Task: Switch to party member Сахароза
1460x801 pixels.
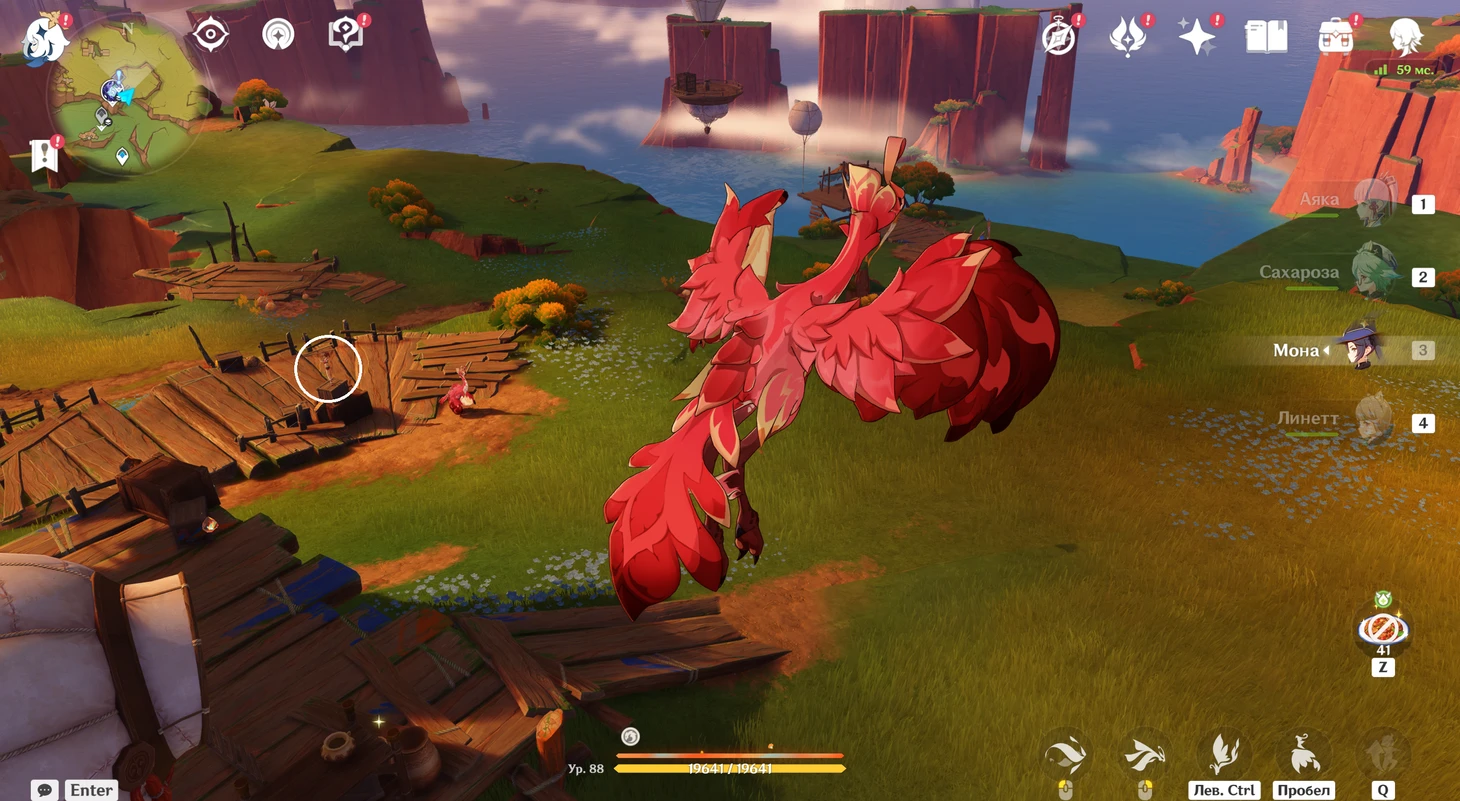Action: click(x=1374, y=276)
